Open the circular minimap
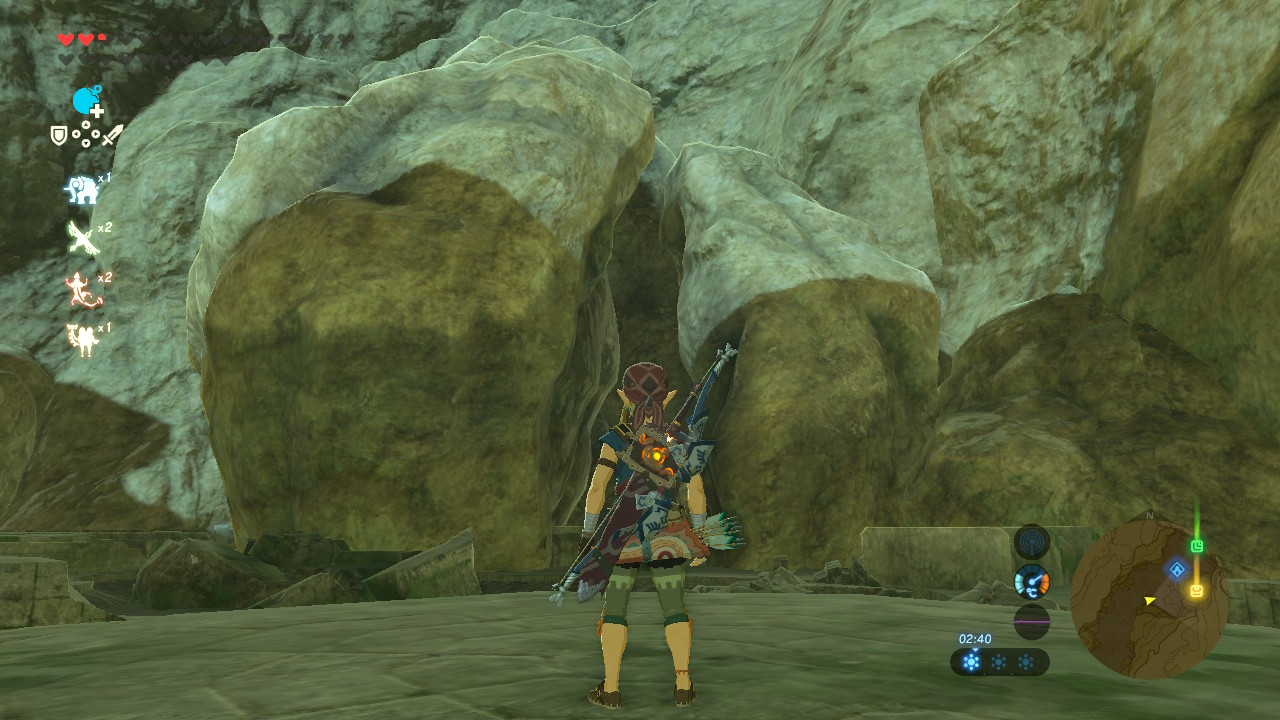The height and width of the screenshot is (720, 1280). click(x=1149, y=598)
